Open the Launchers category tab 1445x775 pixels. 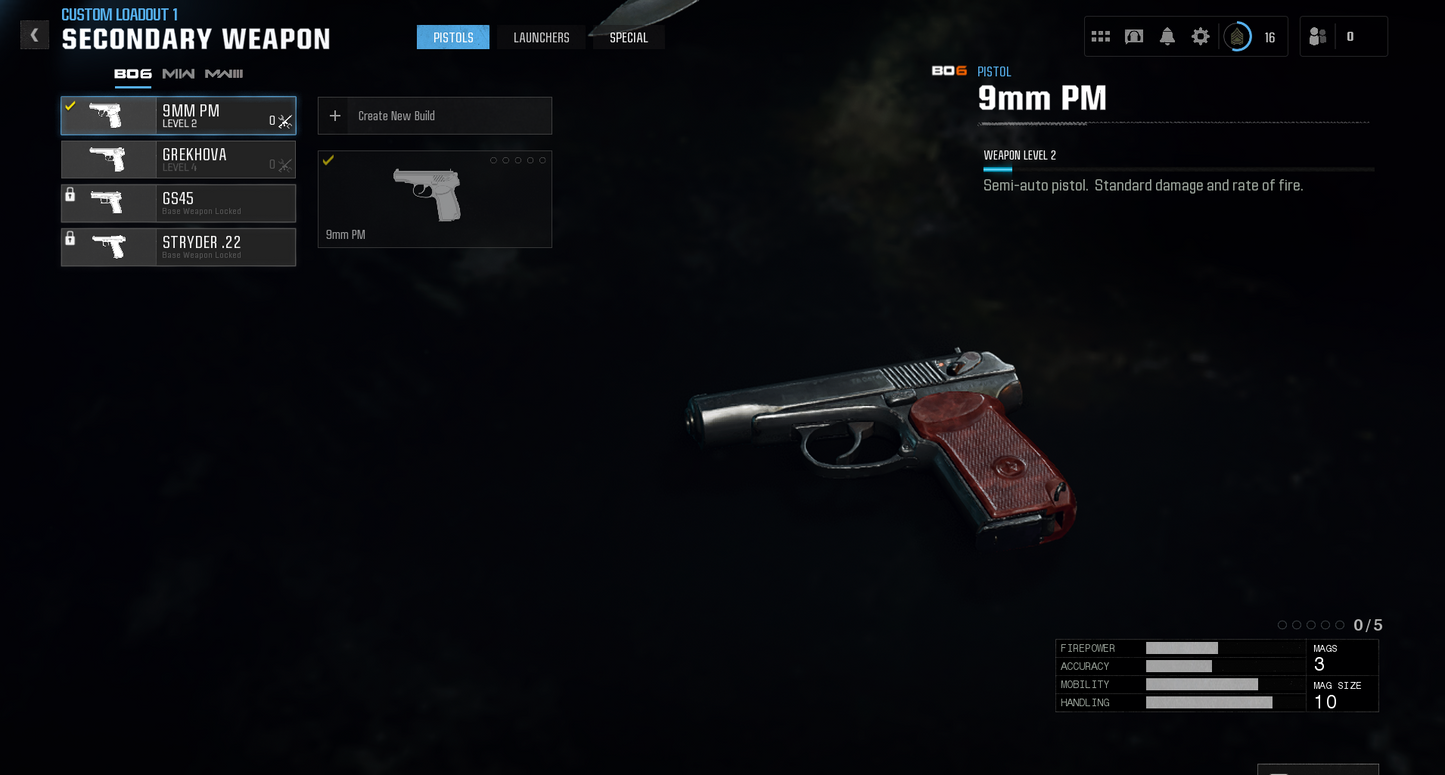point(541,38)
